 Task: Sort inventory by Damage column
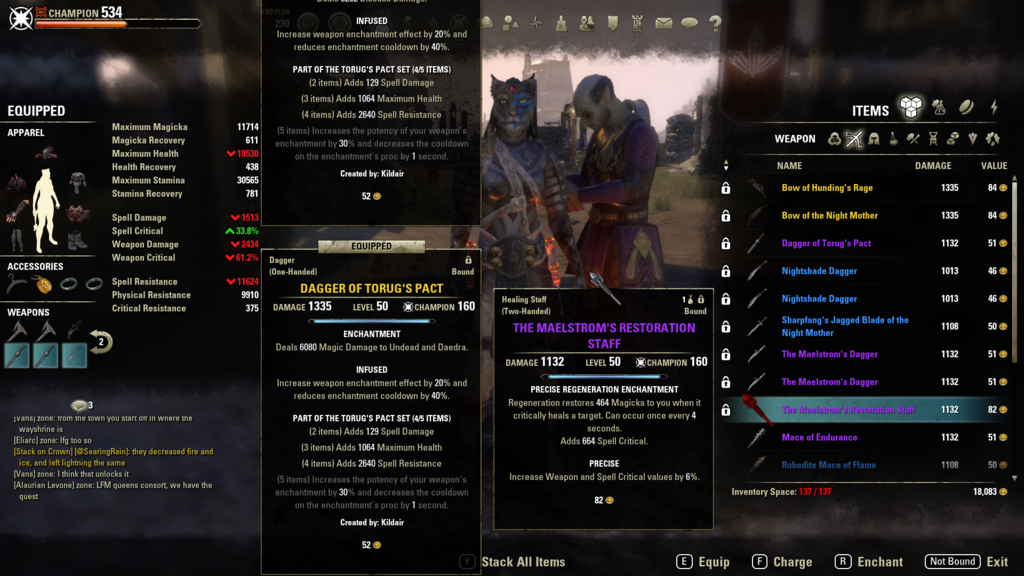pos(932,166)
